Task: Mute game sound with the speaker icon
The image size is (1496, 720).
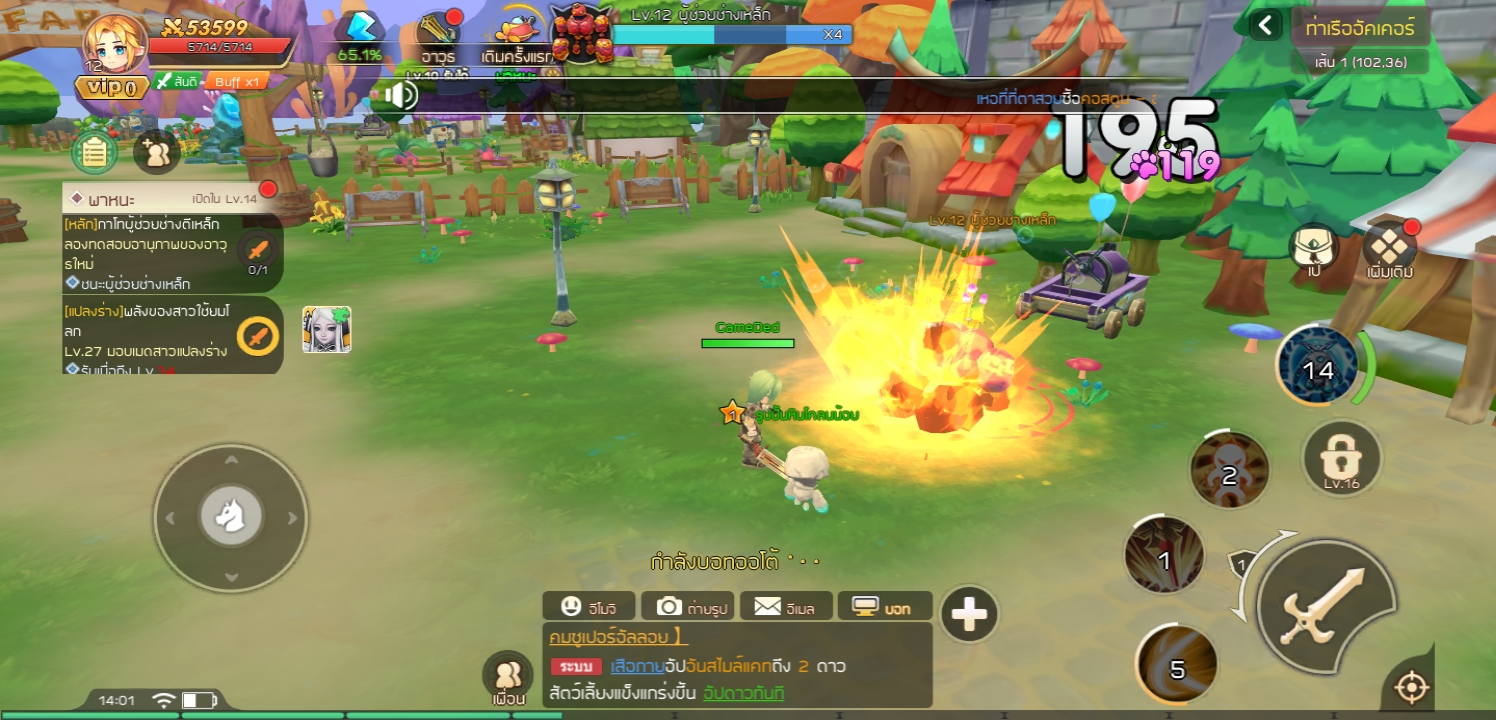Action: pos(403,95)
